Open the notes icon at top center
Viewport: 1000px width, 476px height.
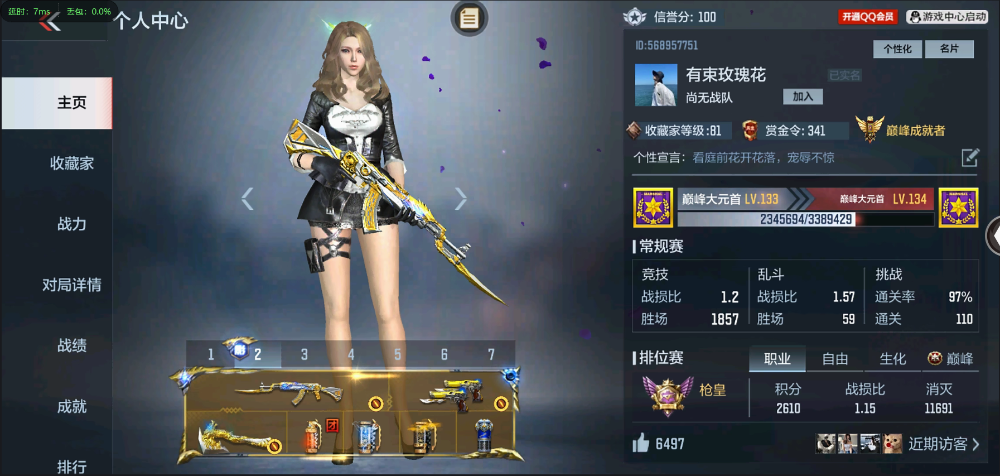click(x=469, y=17)
